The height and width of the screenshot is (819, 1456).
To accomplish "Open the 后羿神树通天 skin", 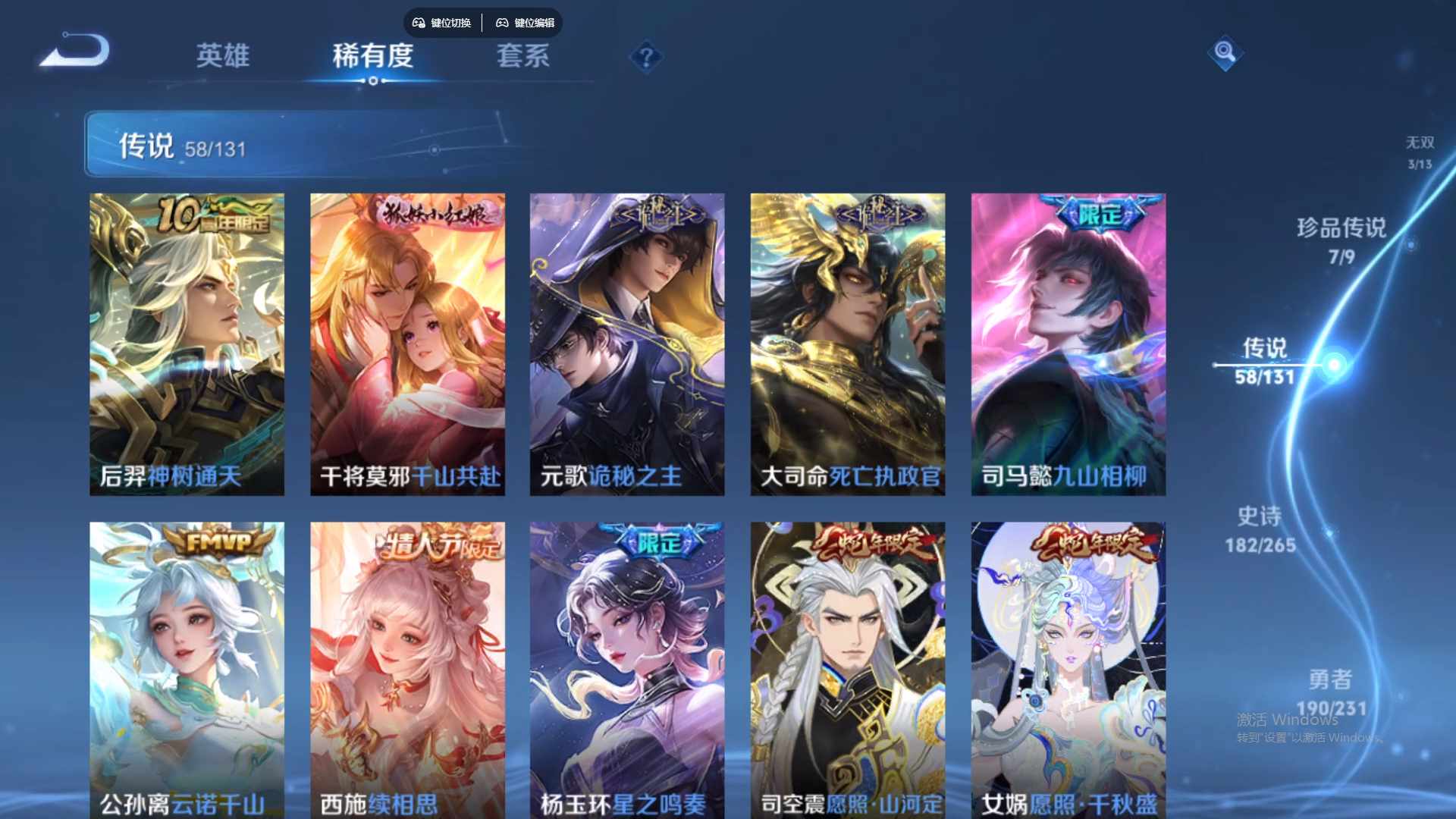I will (x=187, y=341).
